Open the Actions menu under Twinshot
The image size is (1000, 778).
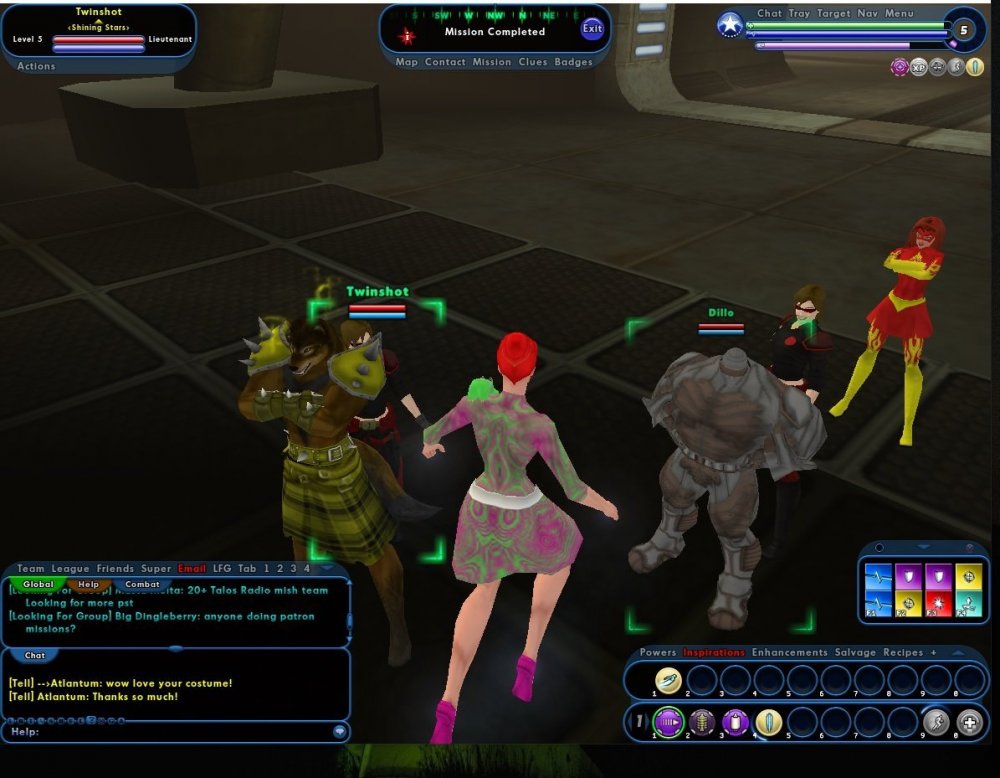(37, 66)
